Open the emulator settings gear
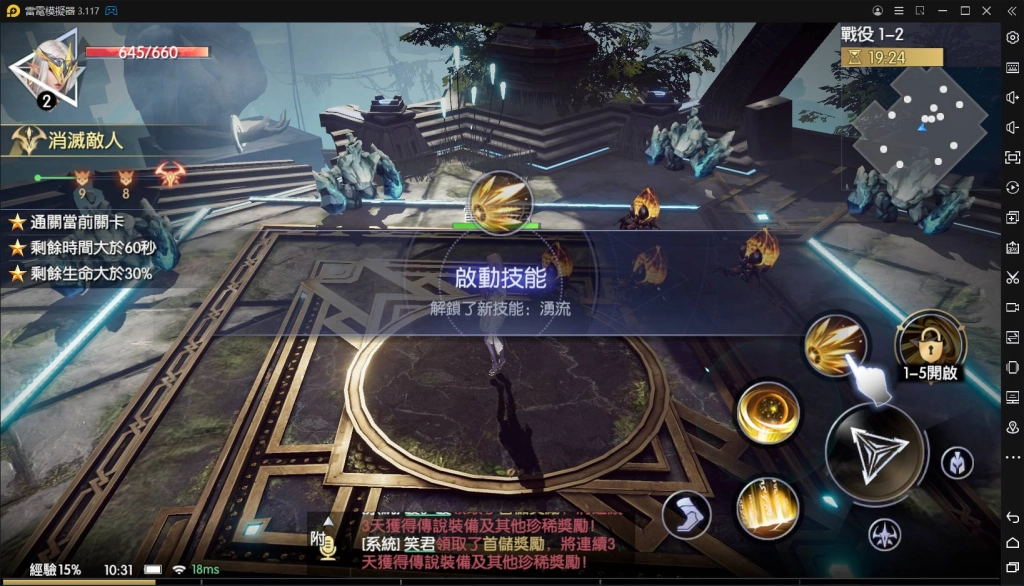Viewport: 1024px width, 586px height. point(1012,37)
